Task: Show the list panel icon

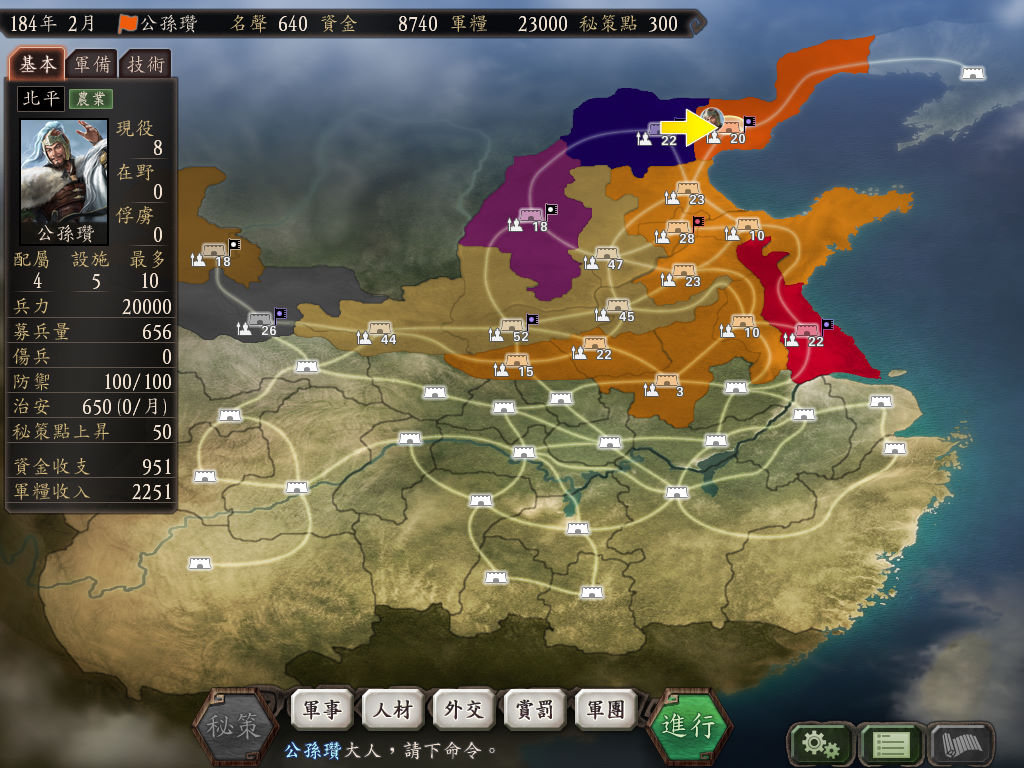Action: pos(890,743)
